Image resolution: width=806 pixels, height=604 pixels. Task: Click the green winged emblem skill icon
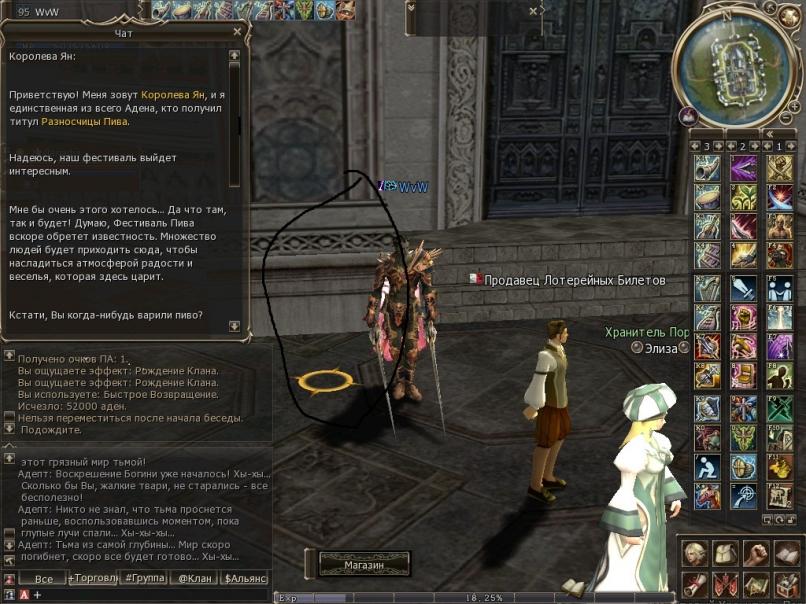tap(743, 437)
